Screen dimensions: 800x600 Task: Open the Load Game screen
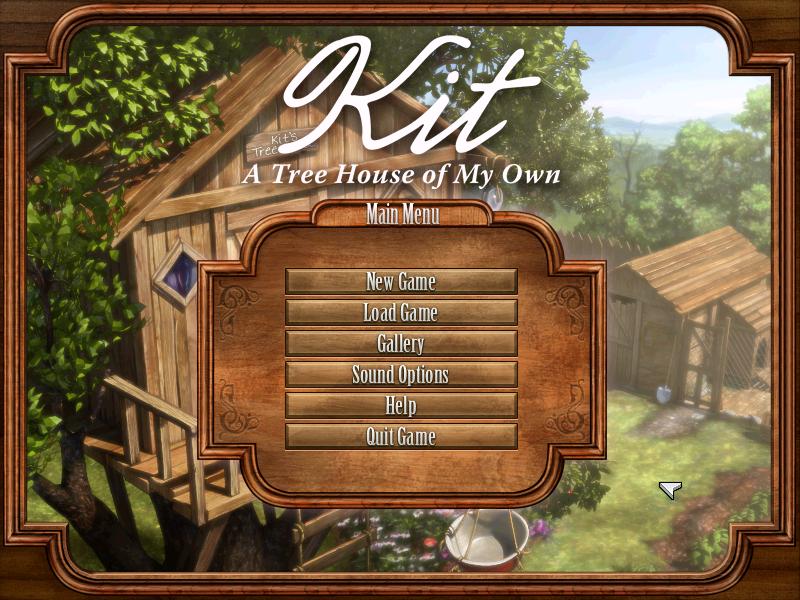pos(401,312)
